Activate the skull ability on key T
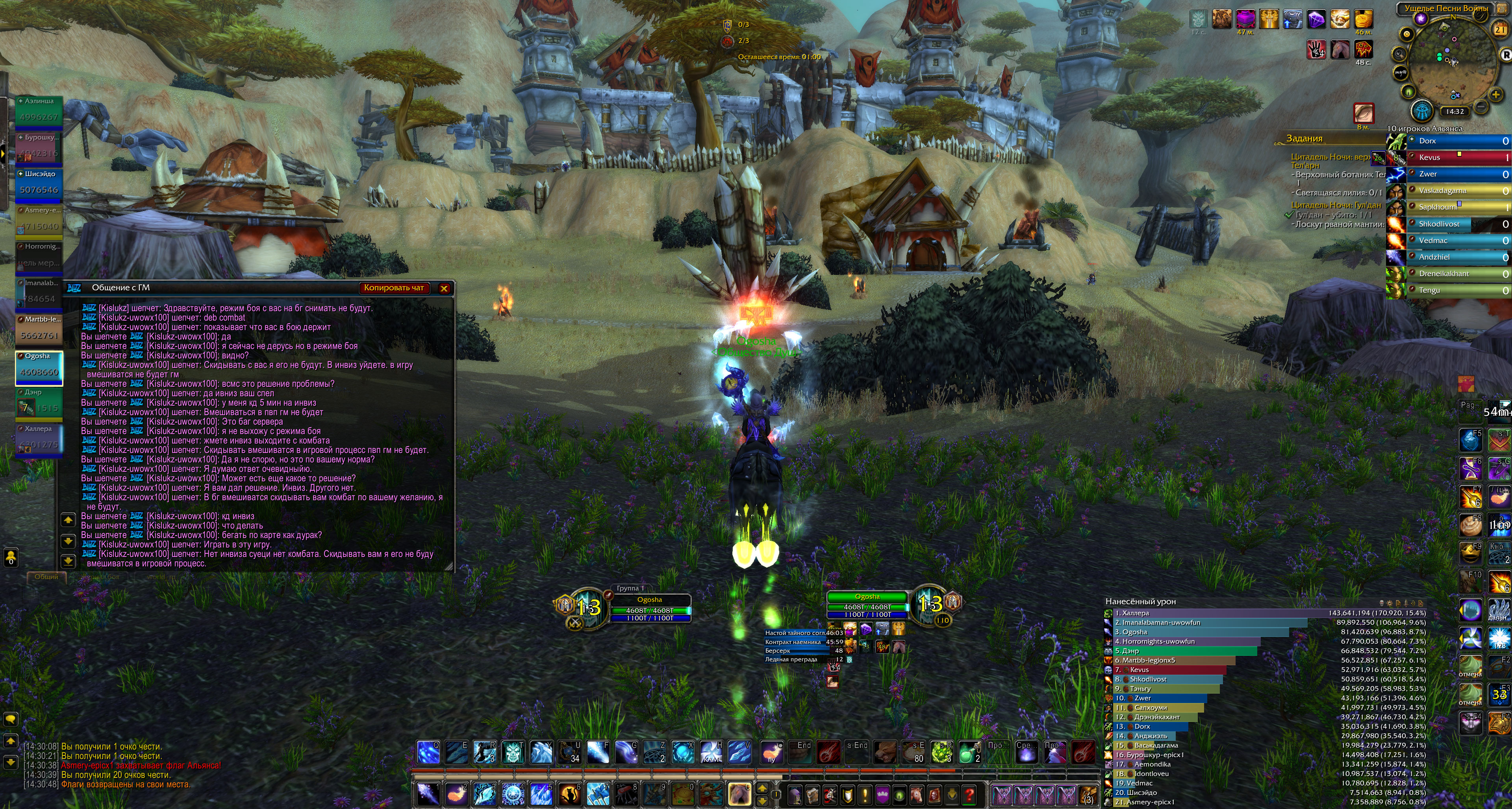 pyautogui.click(x=512, y=752)
